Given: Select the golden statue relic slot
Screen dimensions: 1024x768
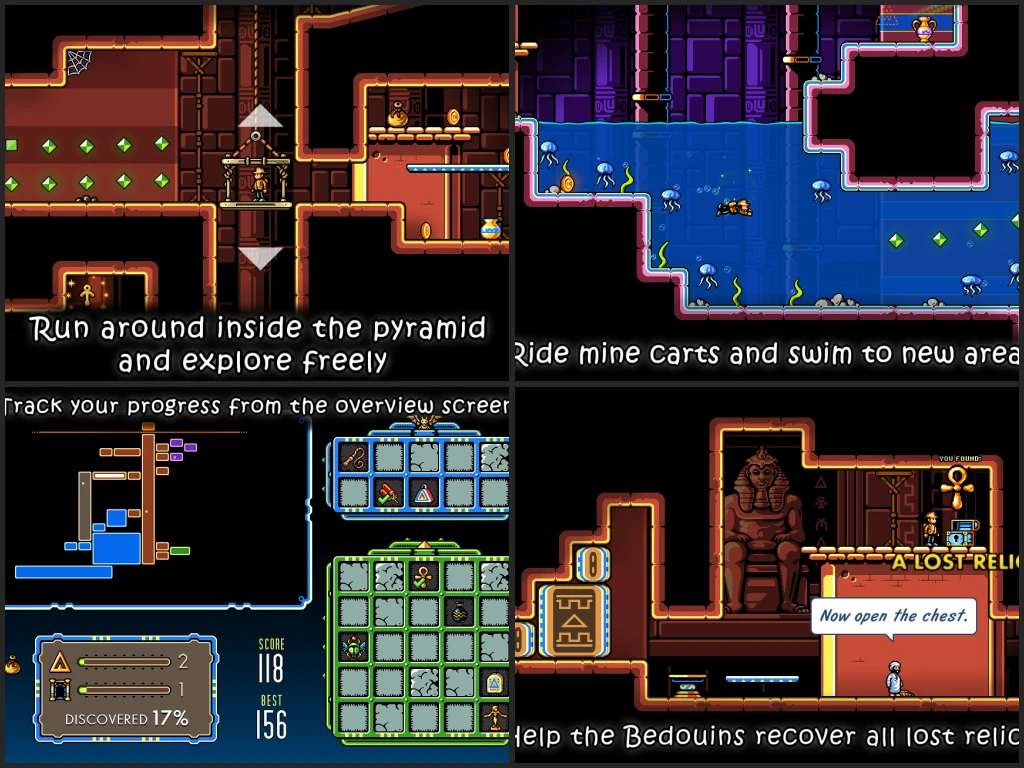Looking at the screenshot, I should (495, 717).
